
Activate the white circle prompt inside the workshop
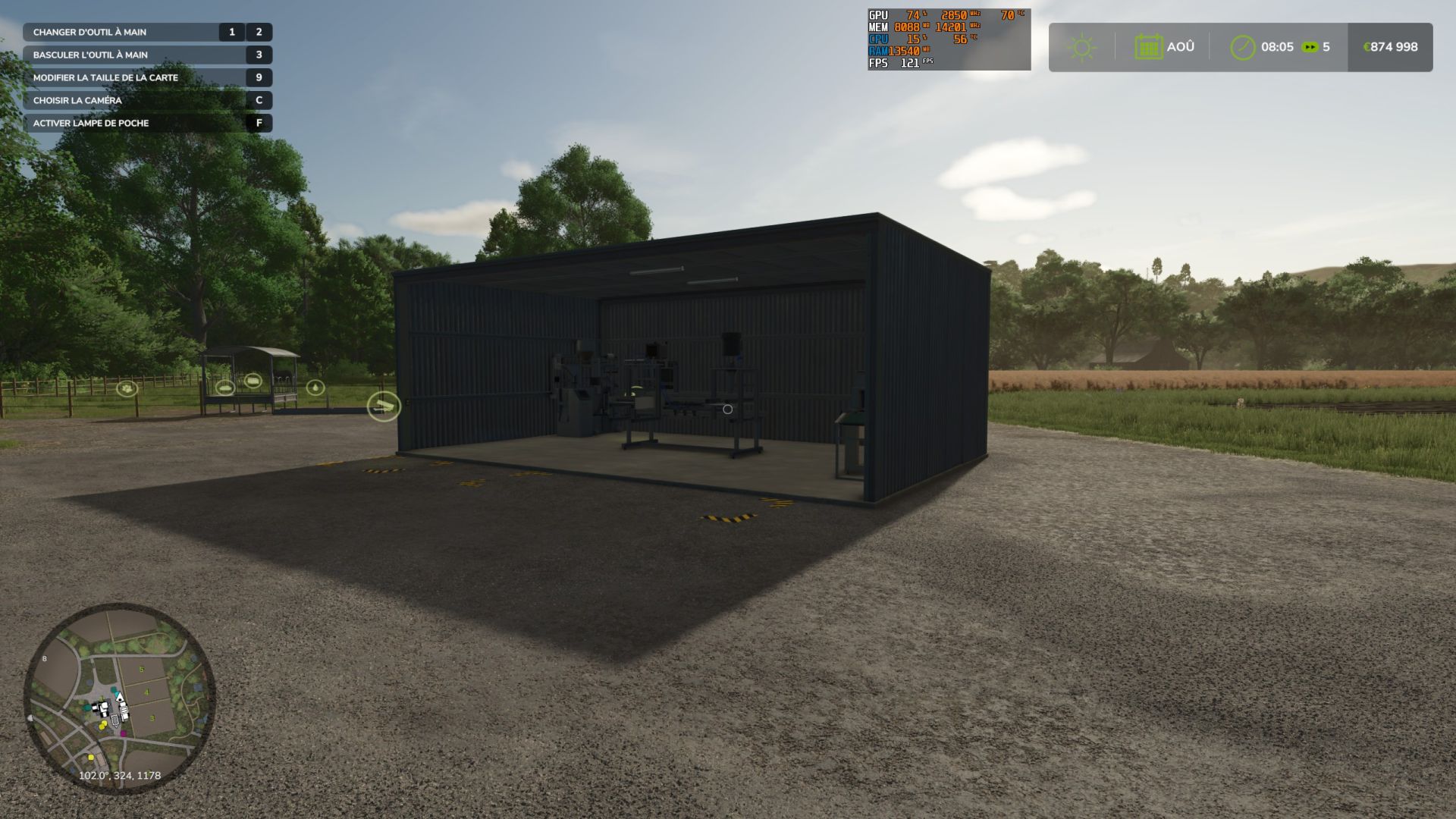[x=727, y=409]
